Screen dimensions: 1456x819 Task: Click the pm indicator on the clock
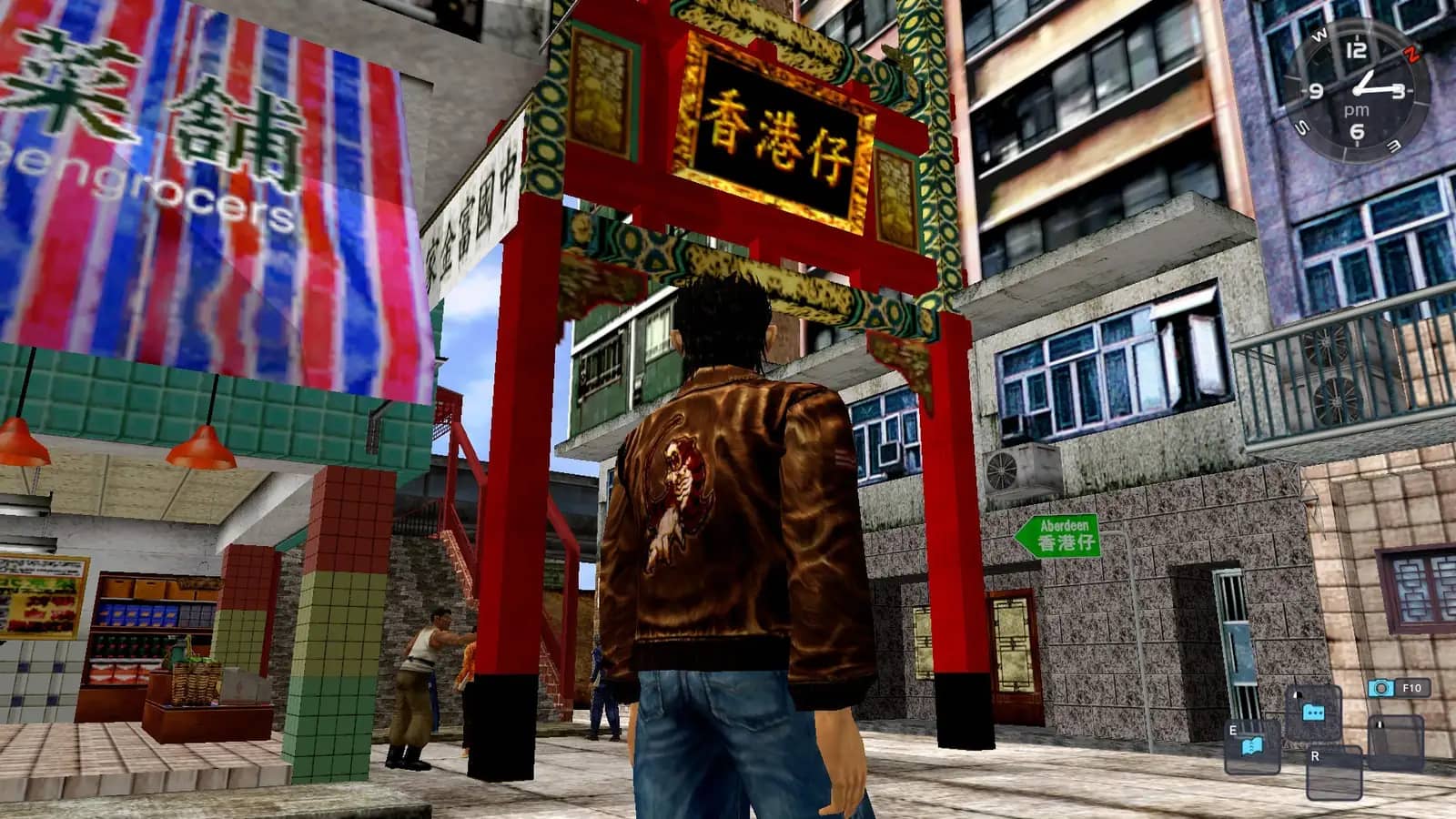(1357, 110)
